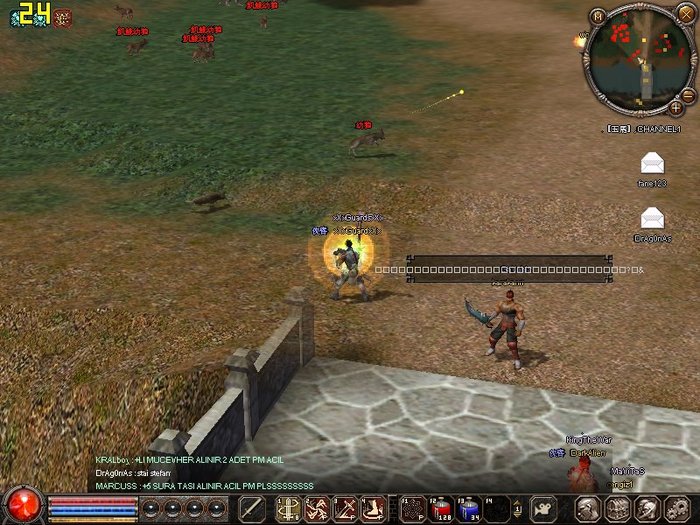Use the blue mana potion slot
Viewport: 700px width, 525px height.
pyautogui.click(x=470, y=508)
